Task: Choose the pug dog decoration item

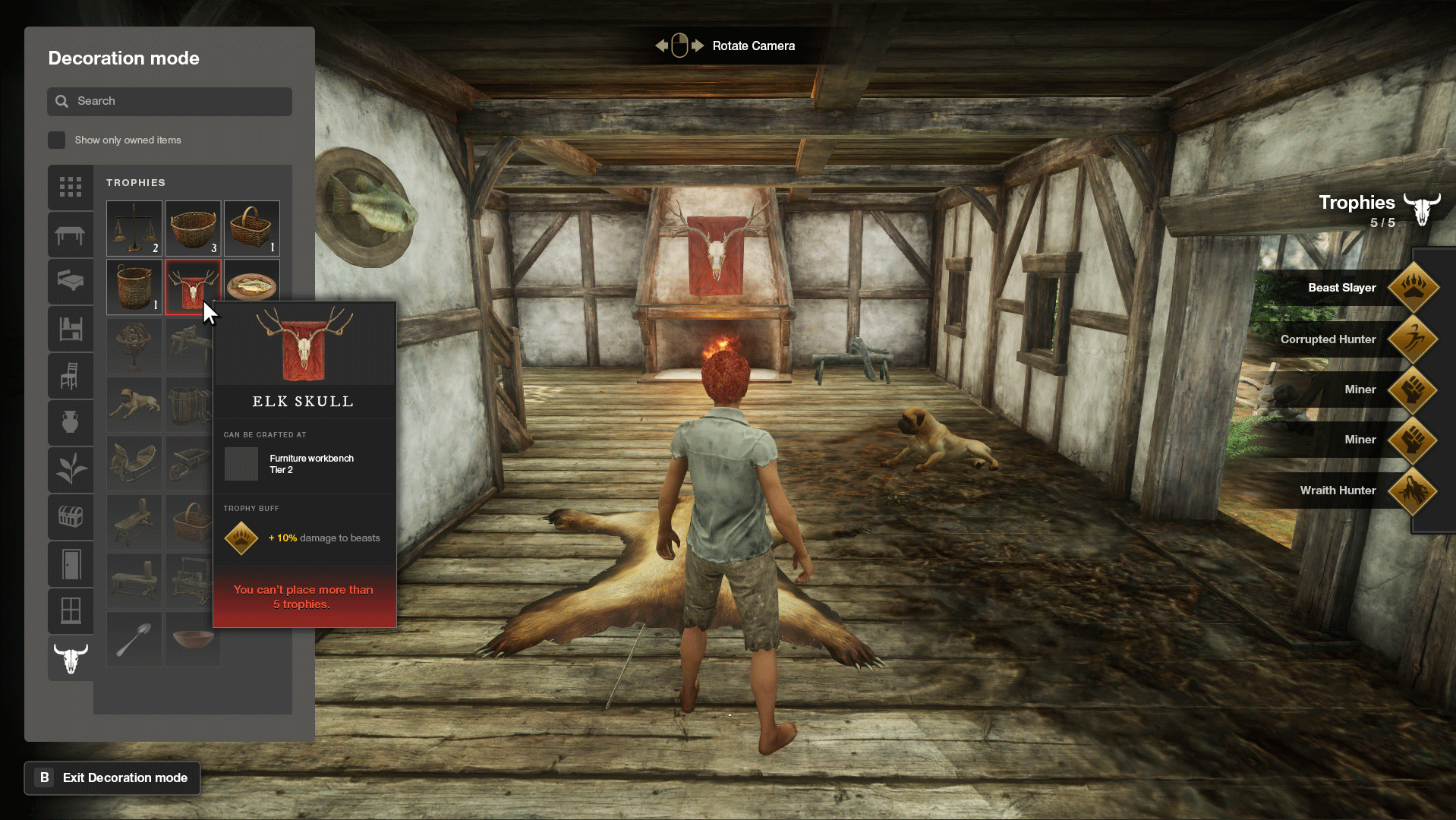Action: click(134, 405)
